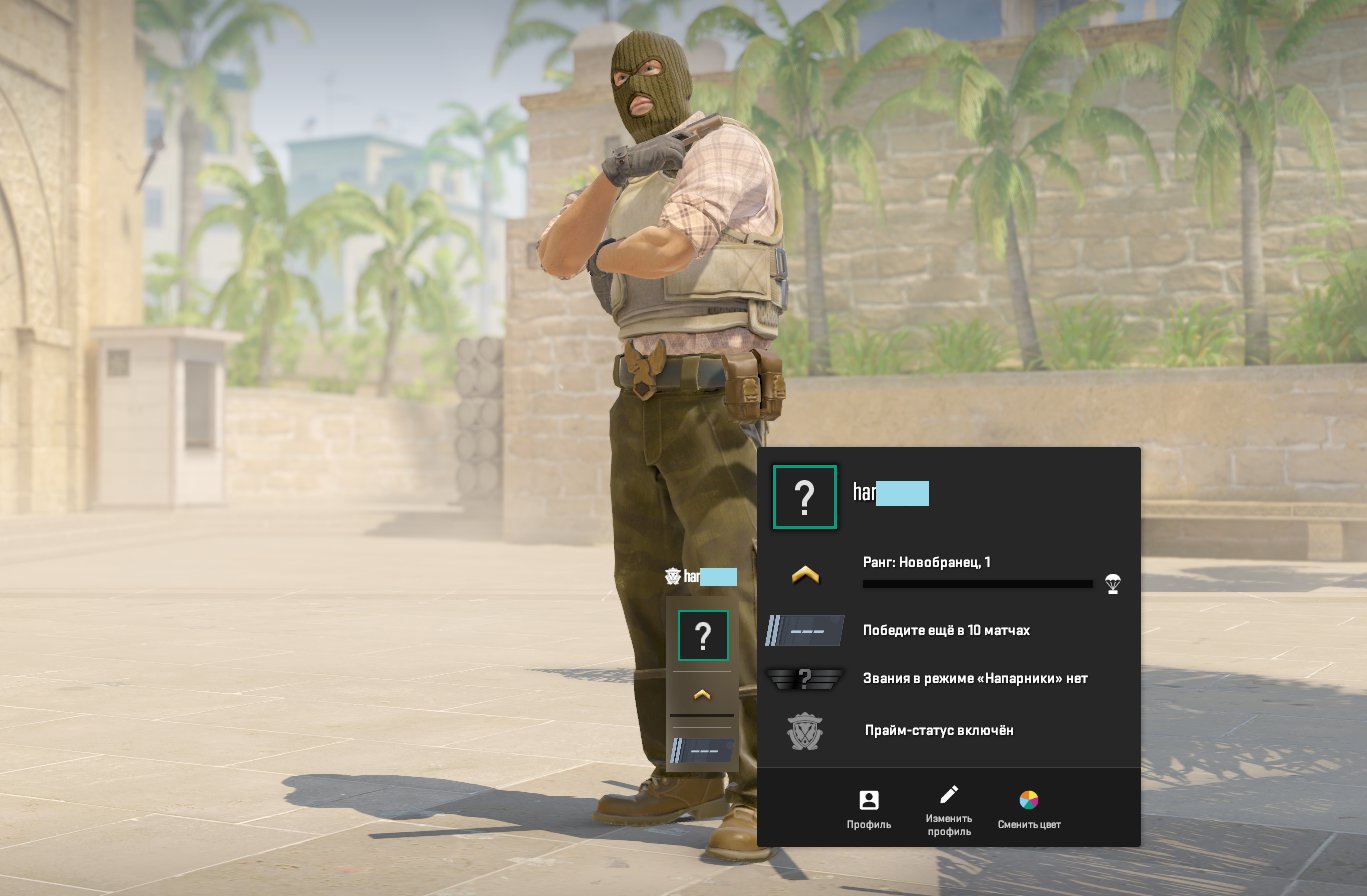The image size is (1367, 896).
Task: Click the gold chevron on the small nameplate card
Action: coord(702,692)
